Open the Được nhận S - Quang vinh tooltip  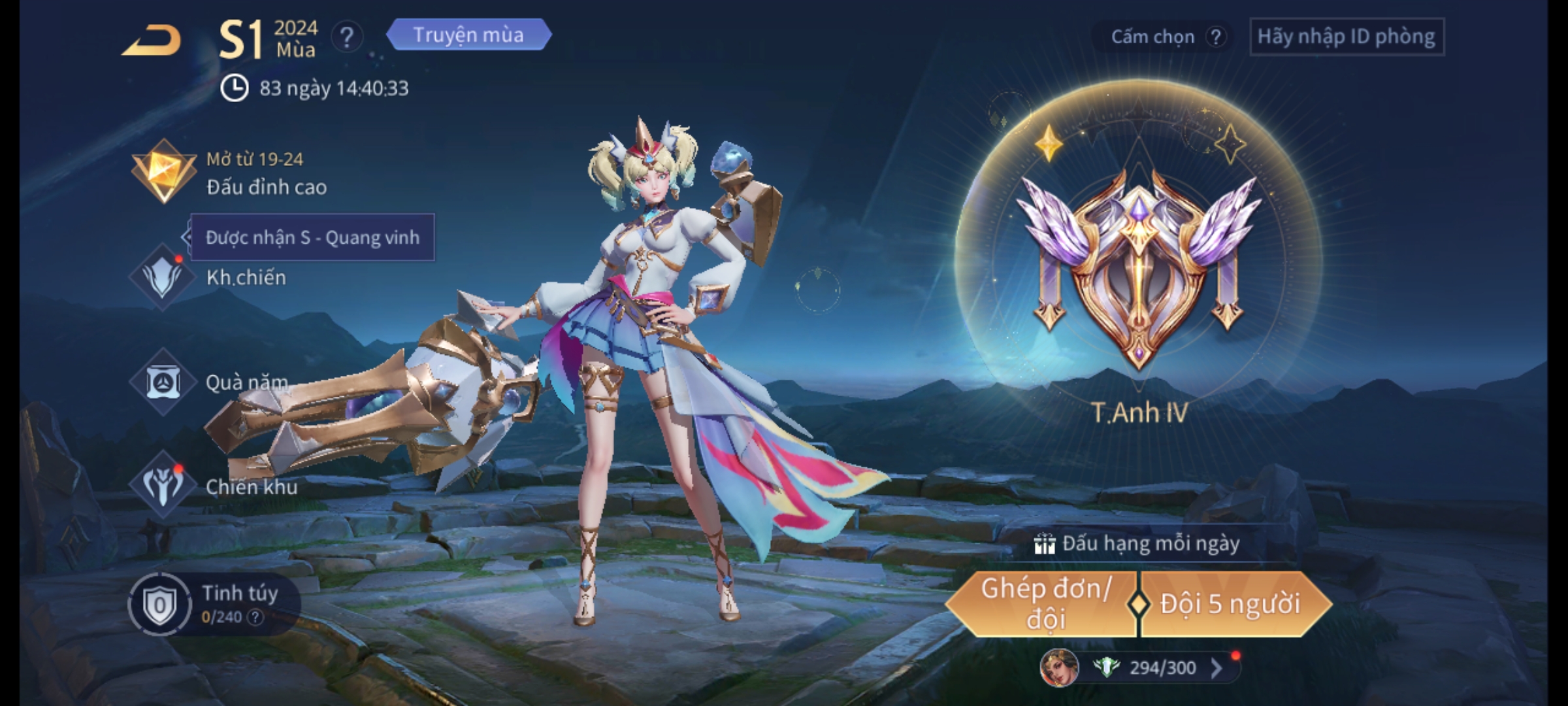pos(312,237)
